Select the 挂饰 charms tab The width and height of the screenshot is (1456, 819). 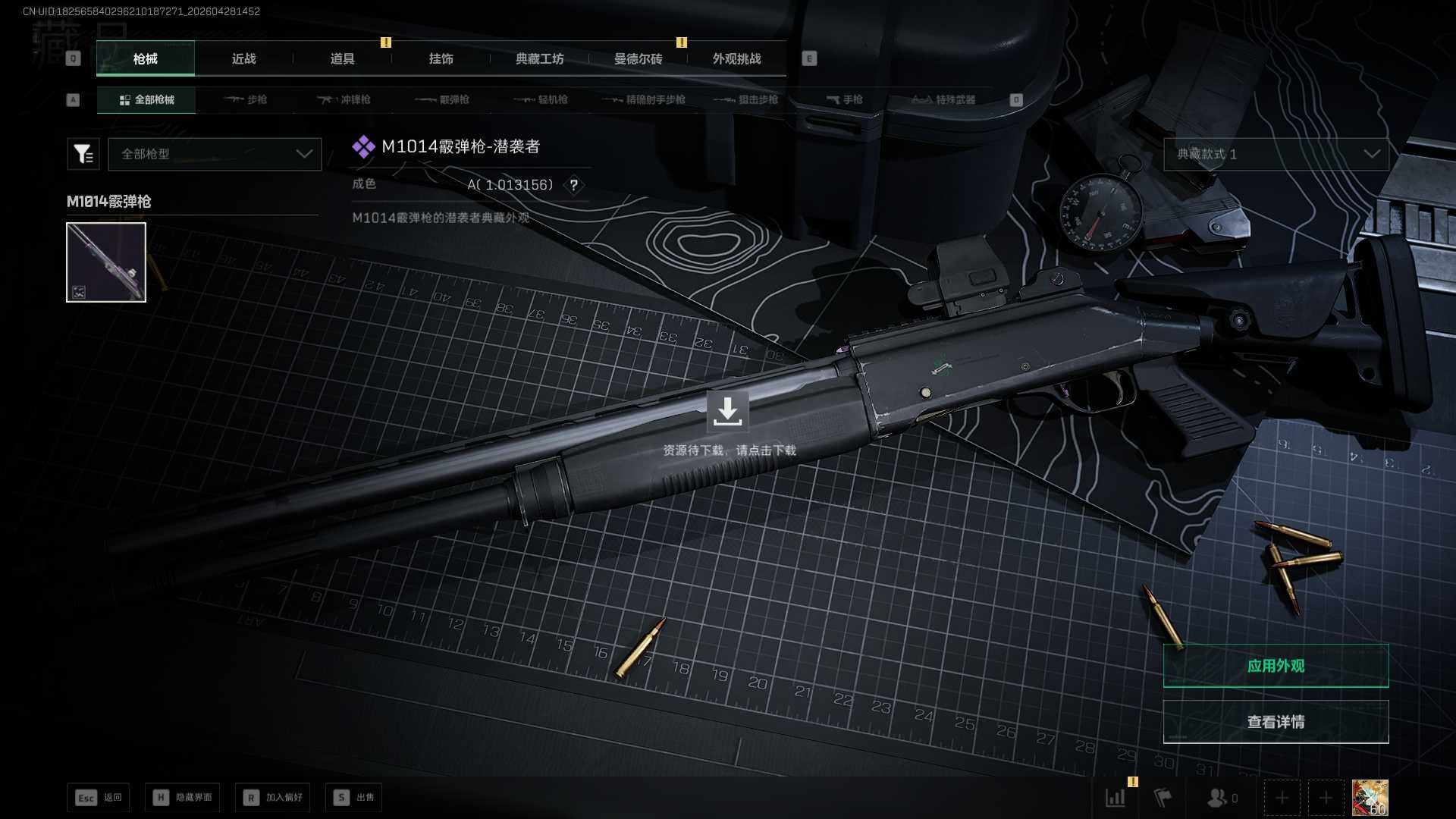click(x=441, y=59)
